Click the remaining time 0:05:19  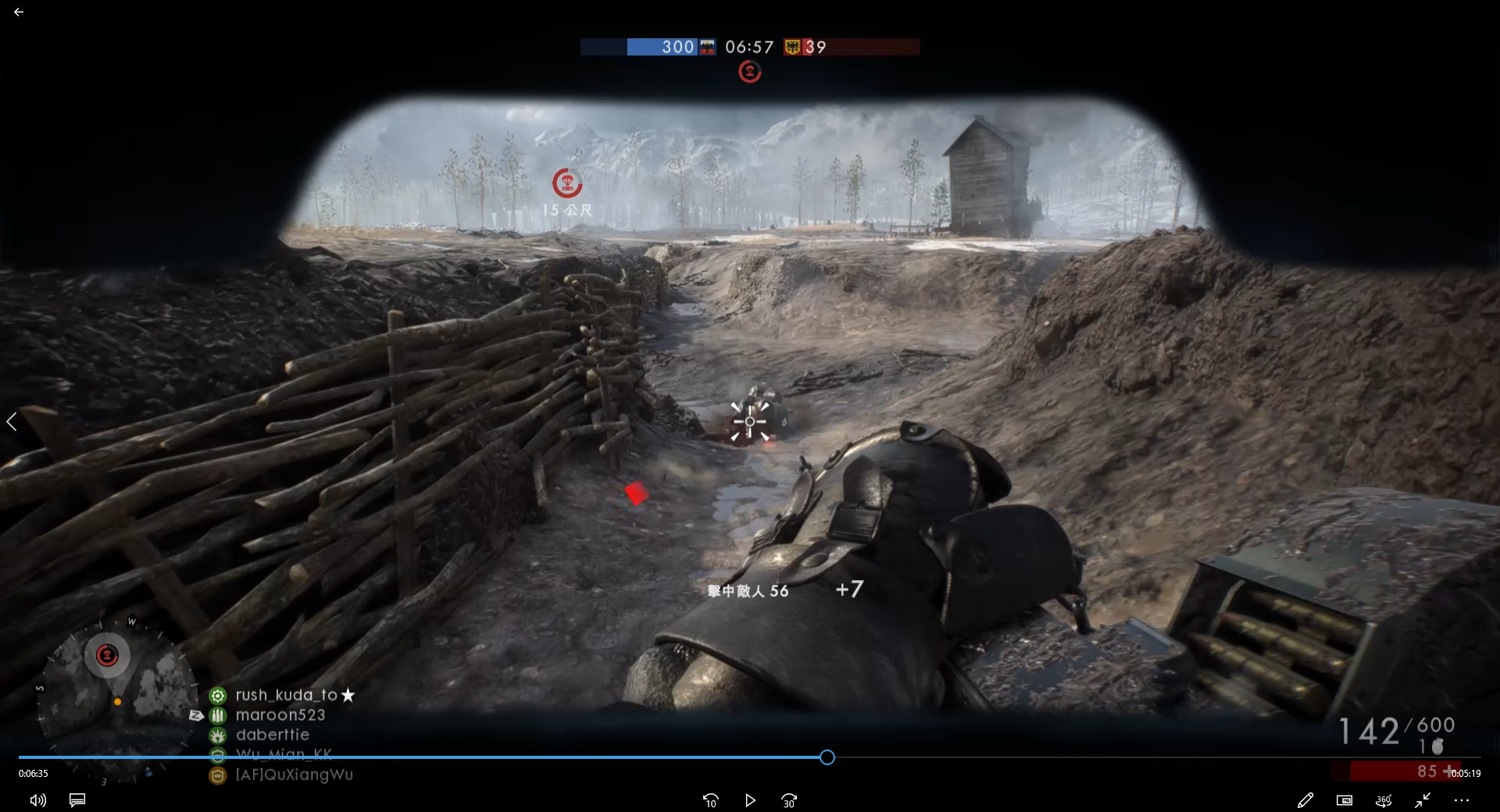[1466, 773]
